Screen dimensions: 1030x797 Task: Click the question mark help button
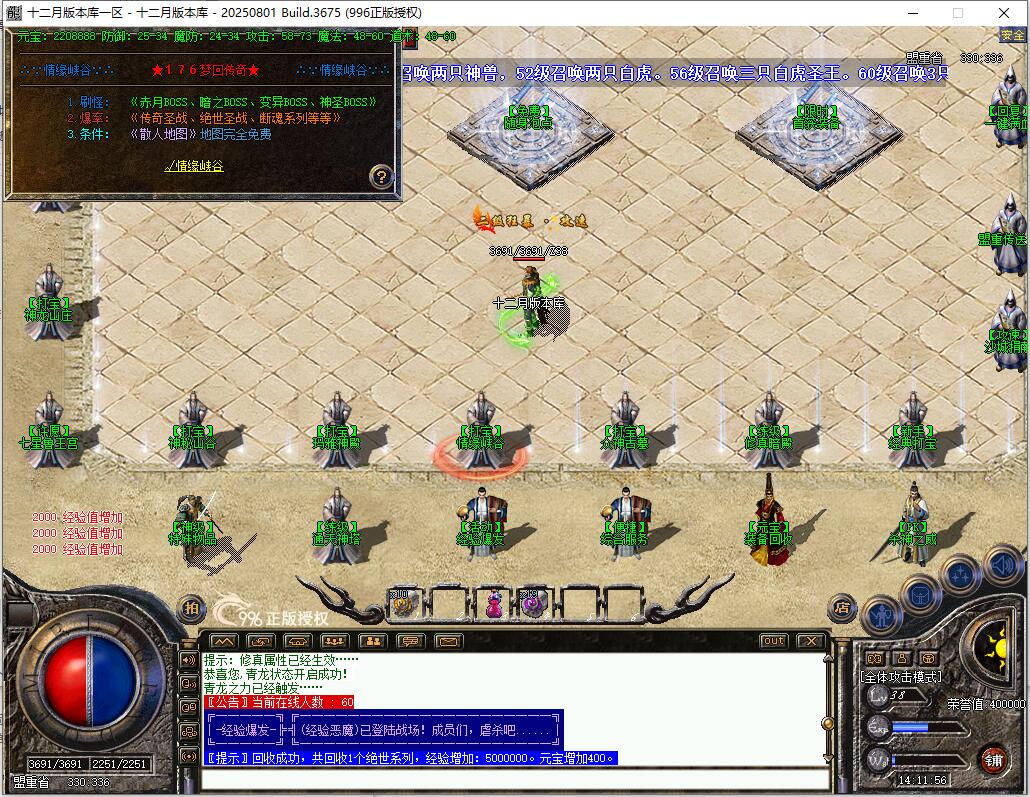[x=380, y=177]
